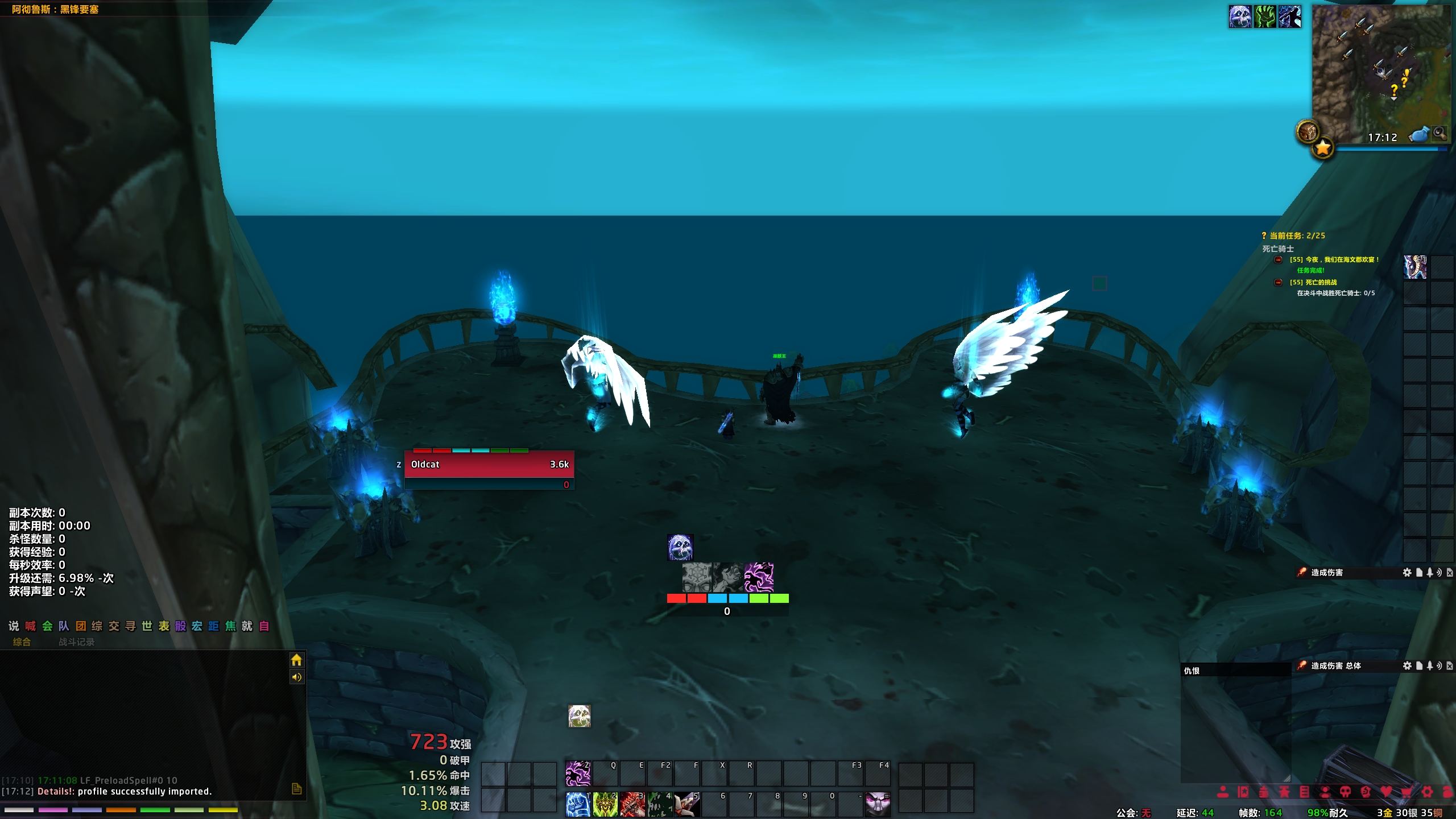Switch to the 战斗记录 chat tab
The image size is (1456, 819).
point(76,642)
